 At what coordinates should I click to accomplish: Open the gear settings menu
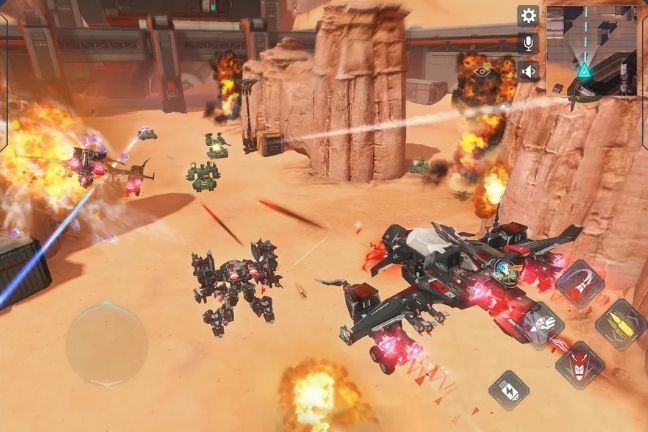point(528,16)
